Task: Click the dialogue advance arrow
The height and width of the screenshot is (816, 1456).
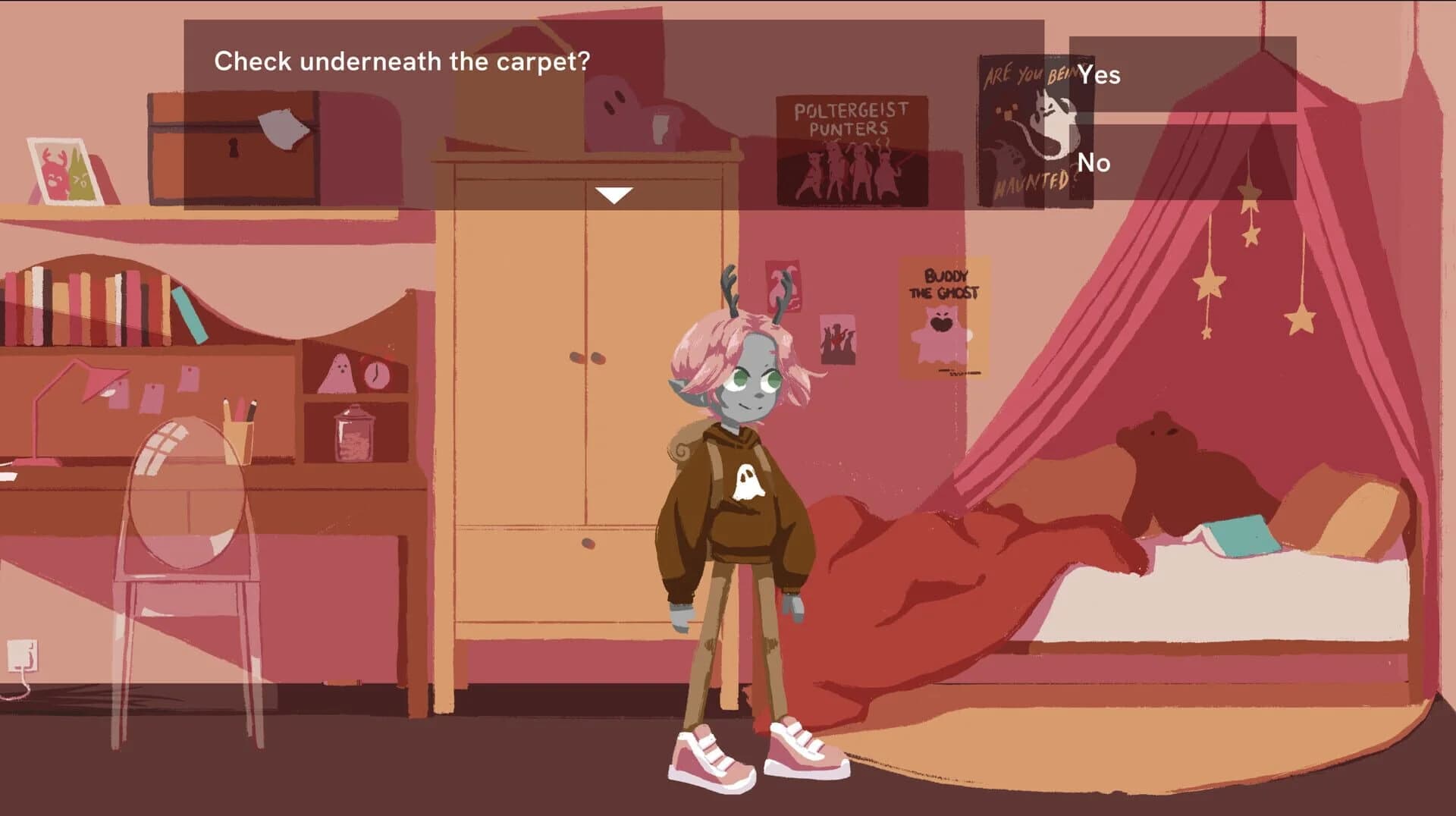Action: point(613,195)
